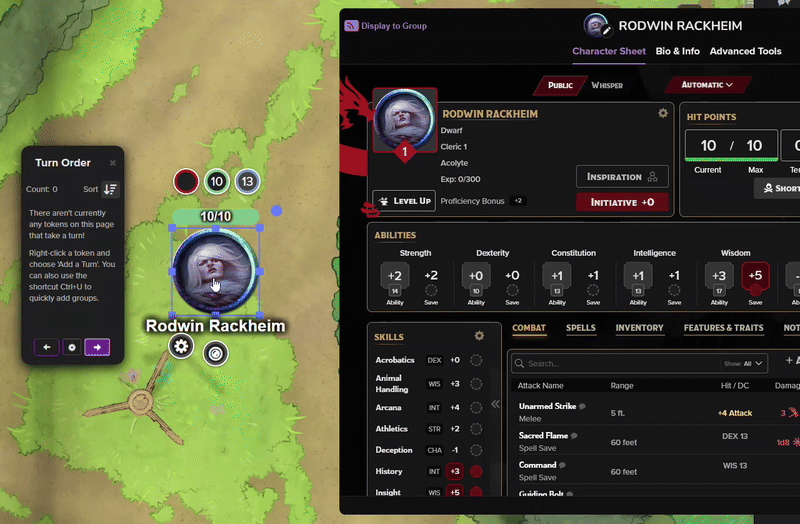Focus the attack search field
Viewport: 800px width, 524px height.
(x=610, y=364)
